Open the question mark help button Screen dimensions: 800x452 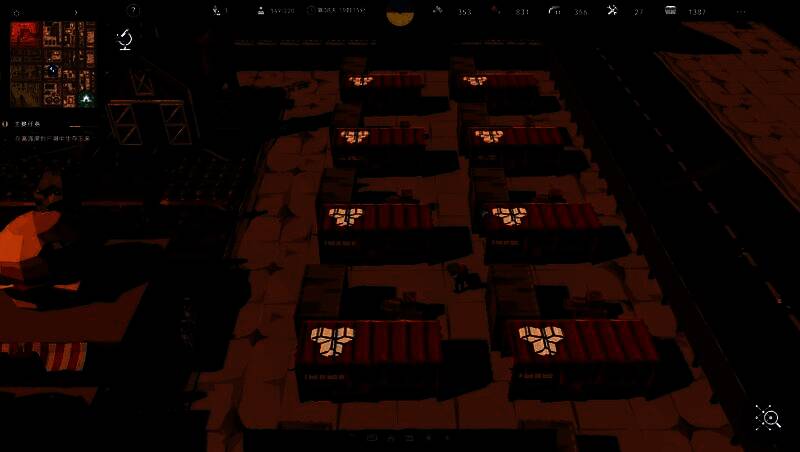tap(132, 11)
